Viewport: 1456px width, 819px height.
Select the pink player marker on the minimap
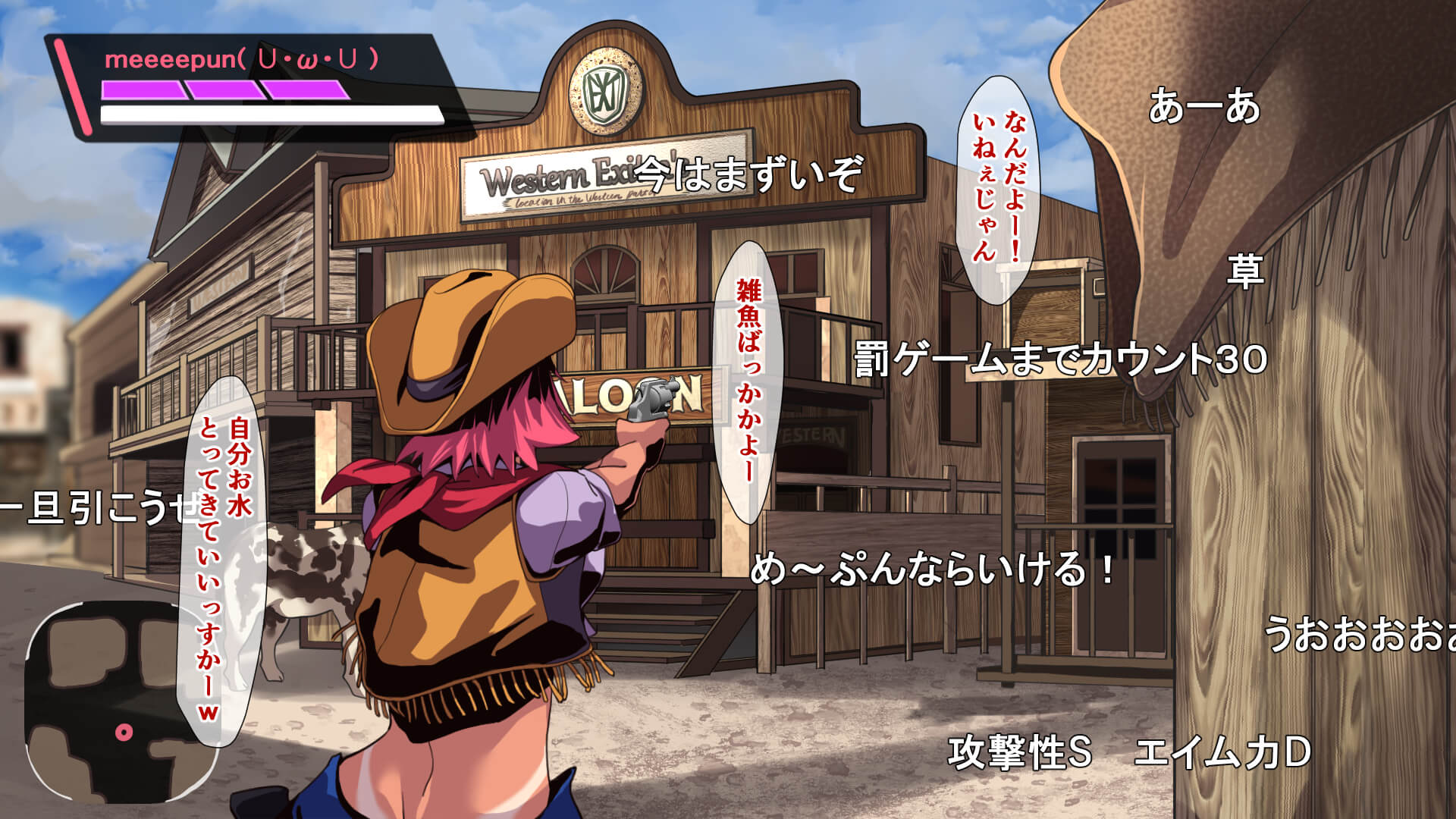click(x=124, y=732)
